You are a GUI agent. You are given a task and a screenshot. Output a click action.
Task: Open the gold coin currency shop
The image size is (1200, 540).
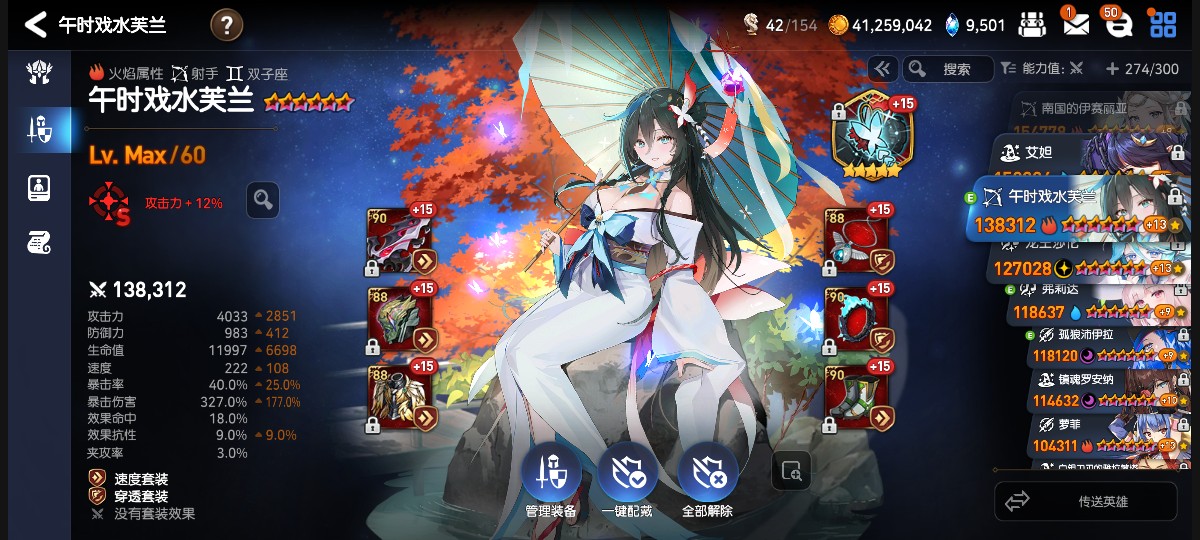pyautogui.click(x=839, y=25)
